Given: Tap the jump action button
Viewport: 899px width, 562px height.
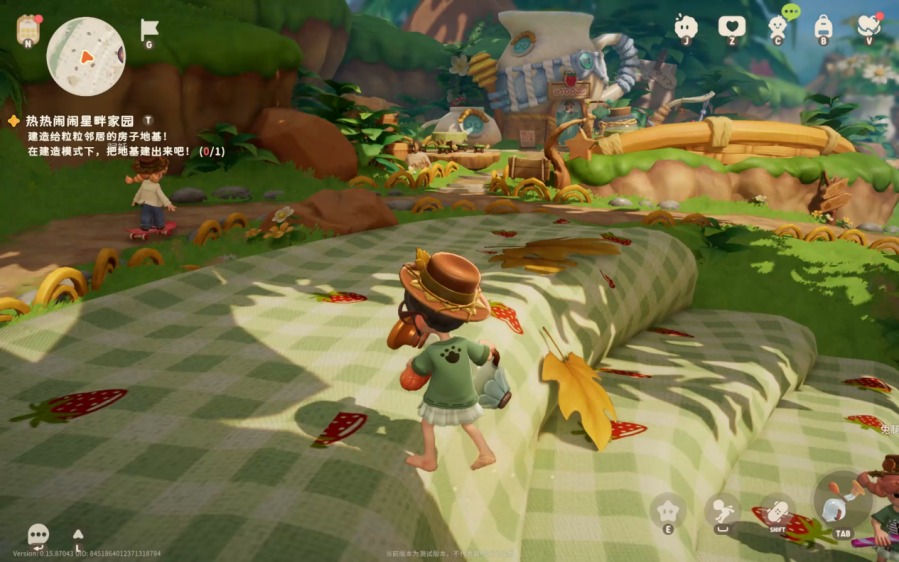Looking at the screenshot, I should pyautogui.click(x=721, y=511).
